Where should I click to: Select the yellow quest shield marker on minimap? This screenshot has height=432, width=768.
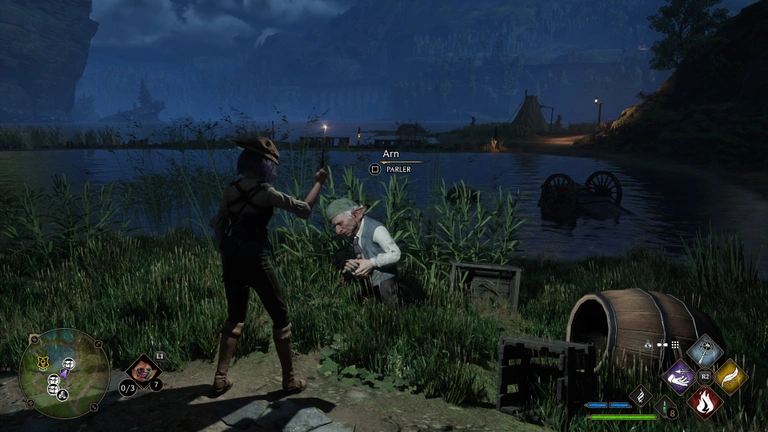click(43, 363)
